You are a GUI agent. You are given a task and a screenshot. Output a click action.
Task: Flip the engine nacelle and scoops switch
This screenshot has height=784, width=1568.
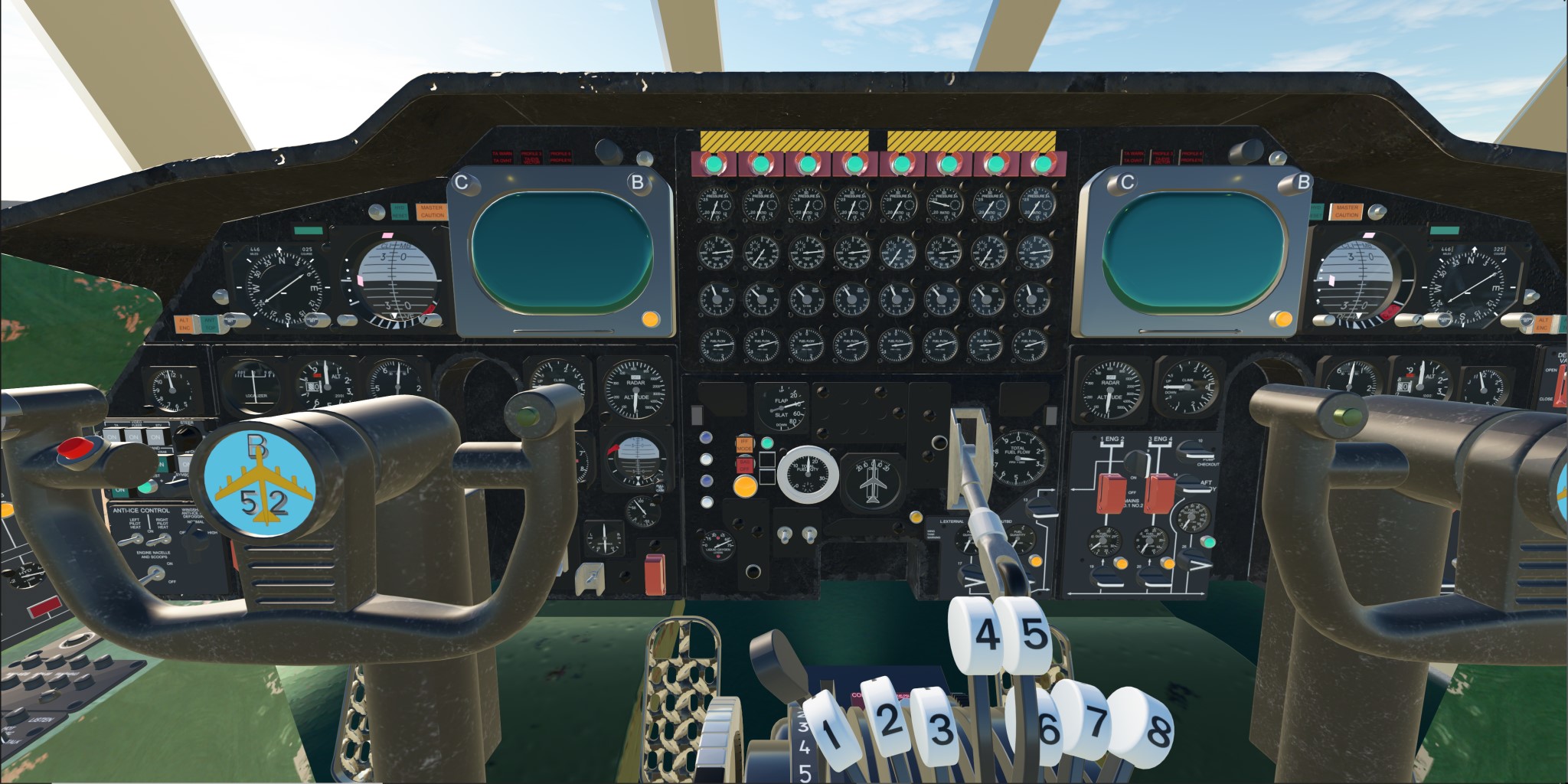[152, 575]
